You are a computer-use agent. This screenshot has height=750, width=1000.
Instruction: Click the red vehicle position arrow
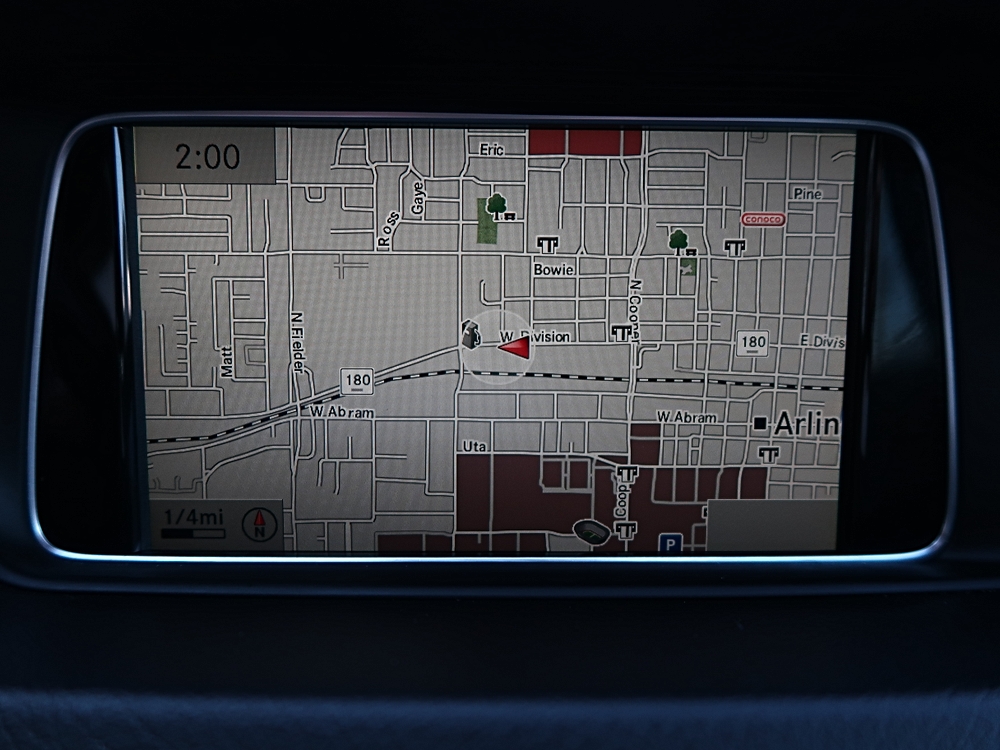514,347
